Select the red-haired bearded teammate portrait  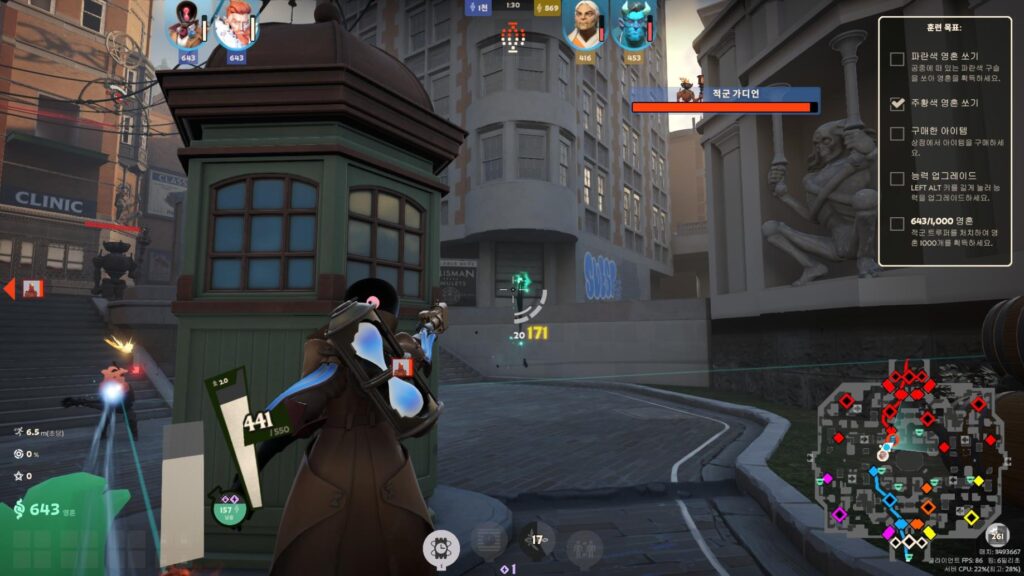coord(235,25)
